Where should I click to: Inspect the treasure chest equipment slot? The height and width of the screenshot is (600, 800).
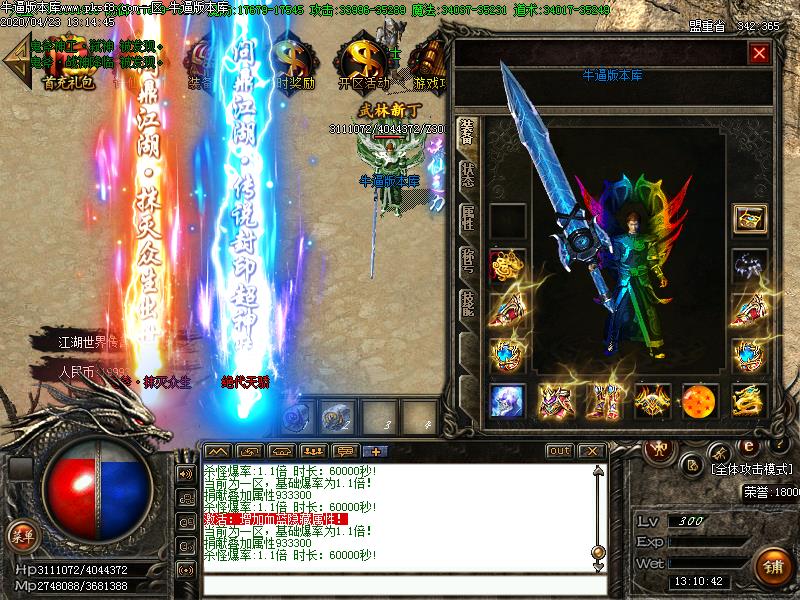[x=749, y=218]
